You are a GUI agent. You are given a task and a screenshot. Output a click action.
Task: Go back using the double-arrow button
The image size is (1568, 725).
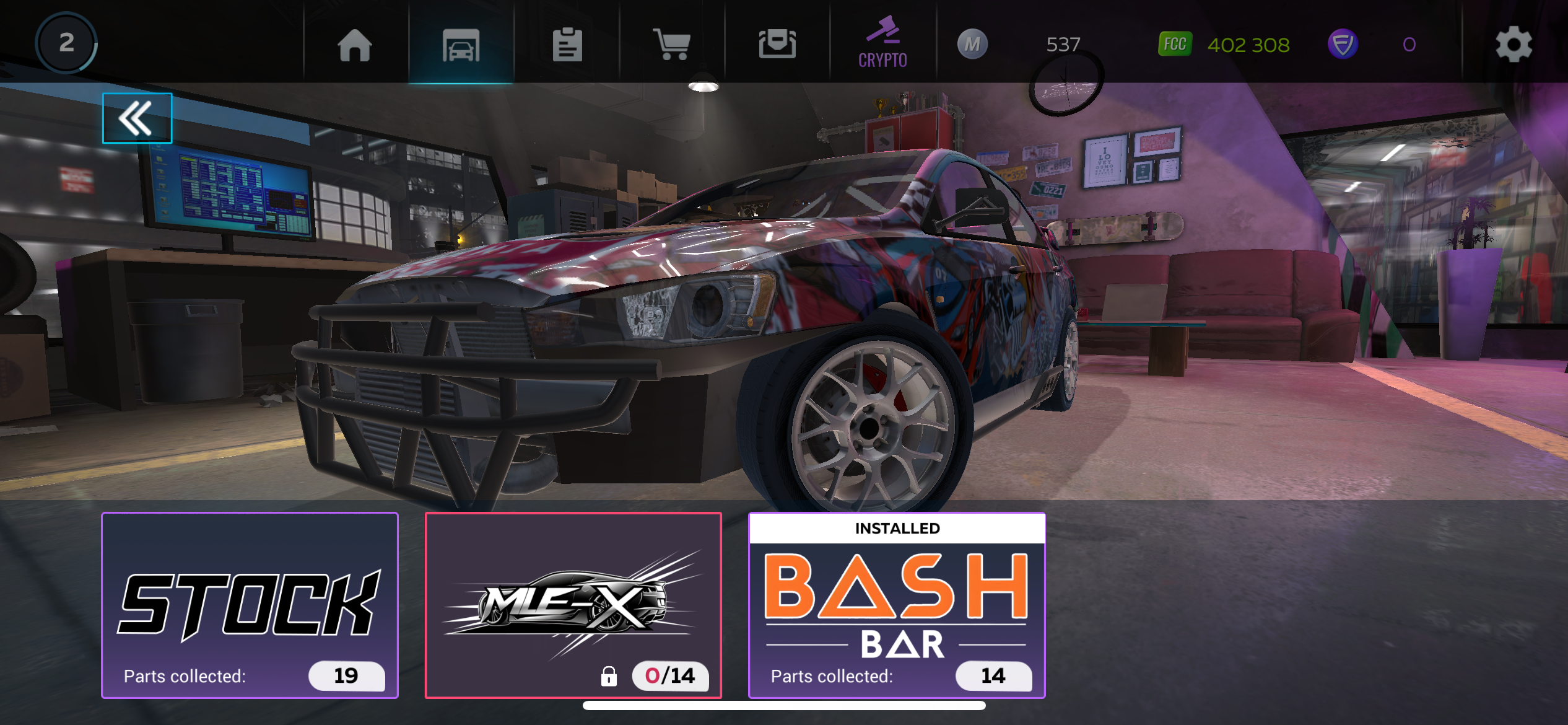(137, 118)
